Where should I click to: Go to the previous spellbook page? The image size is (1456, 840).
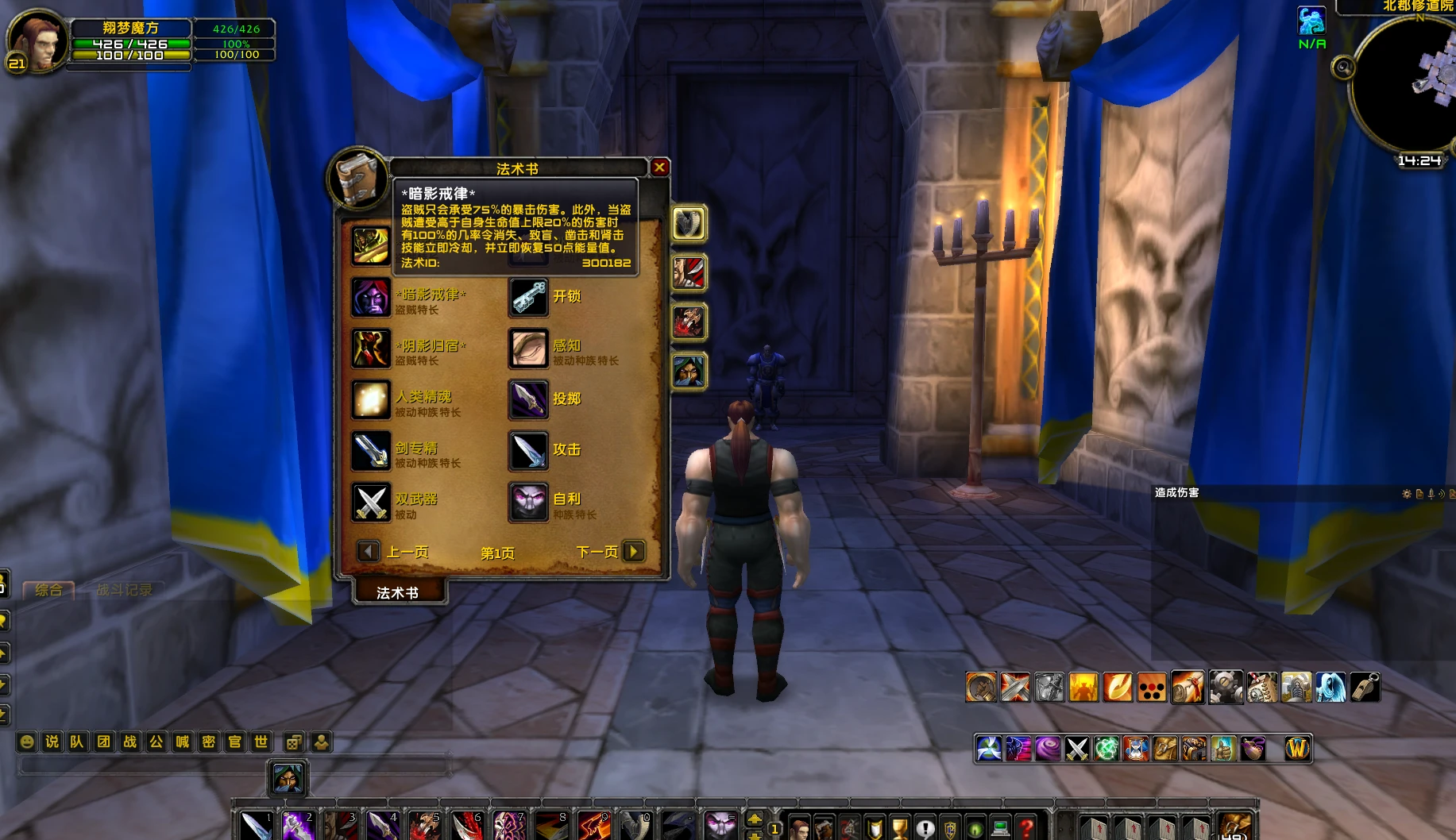(368, 551)
